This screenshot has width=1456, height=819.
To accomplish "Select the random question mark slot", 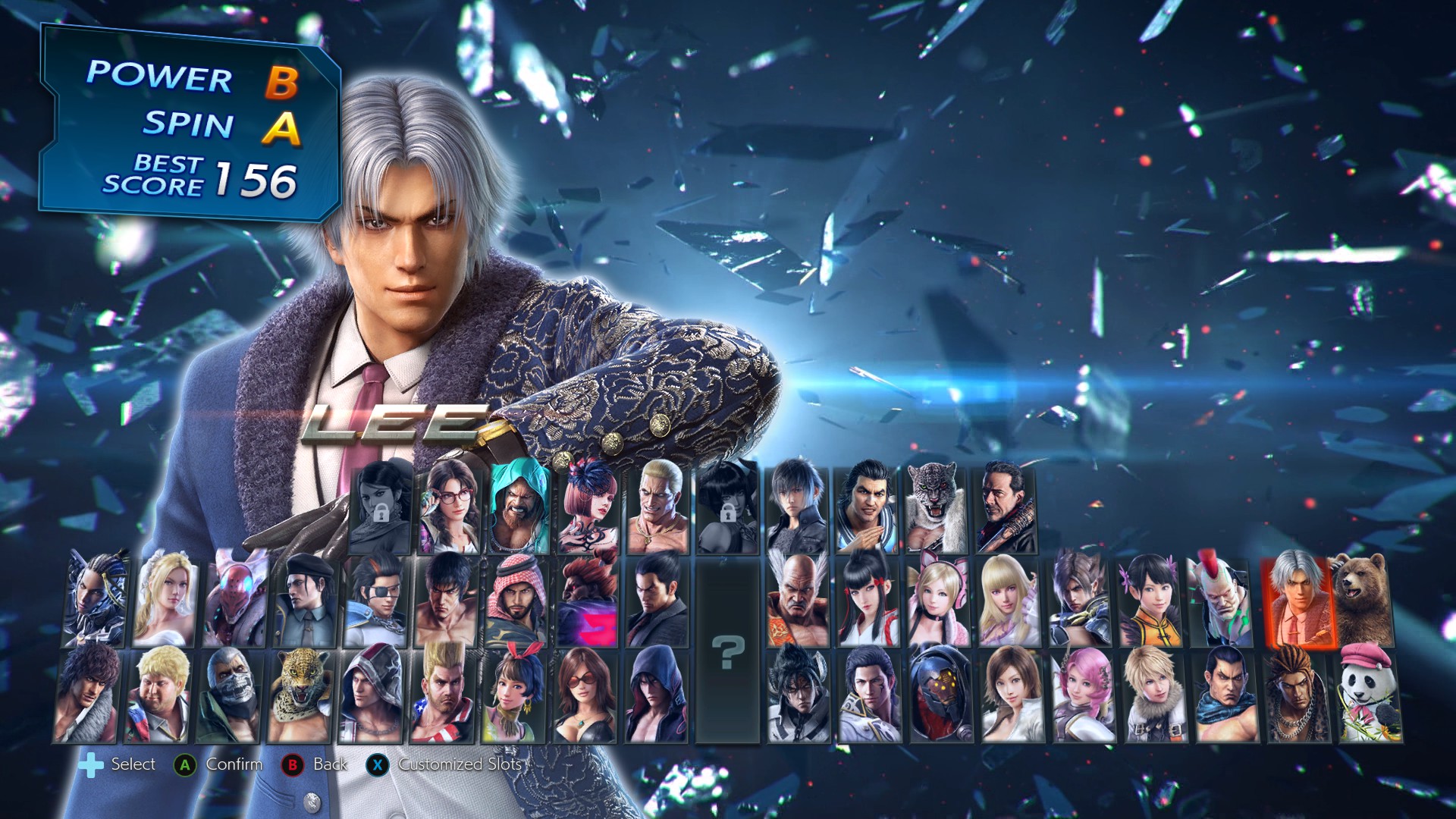I will 727,651.
